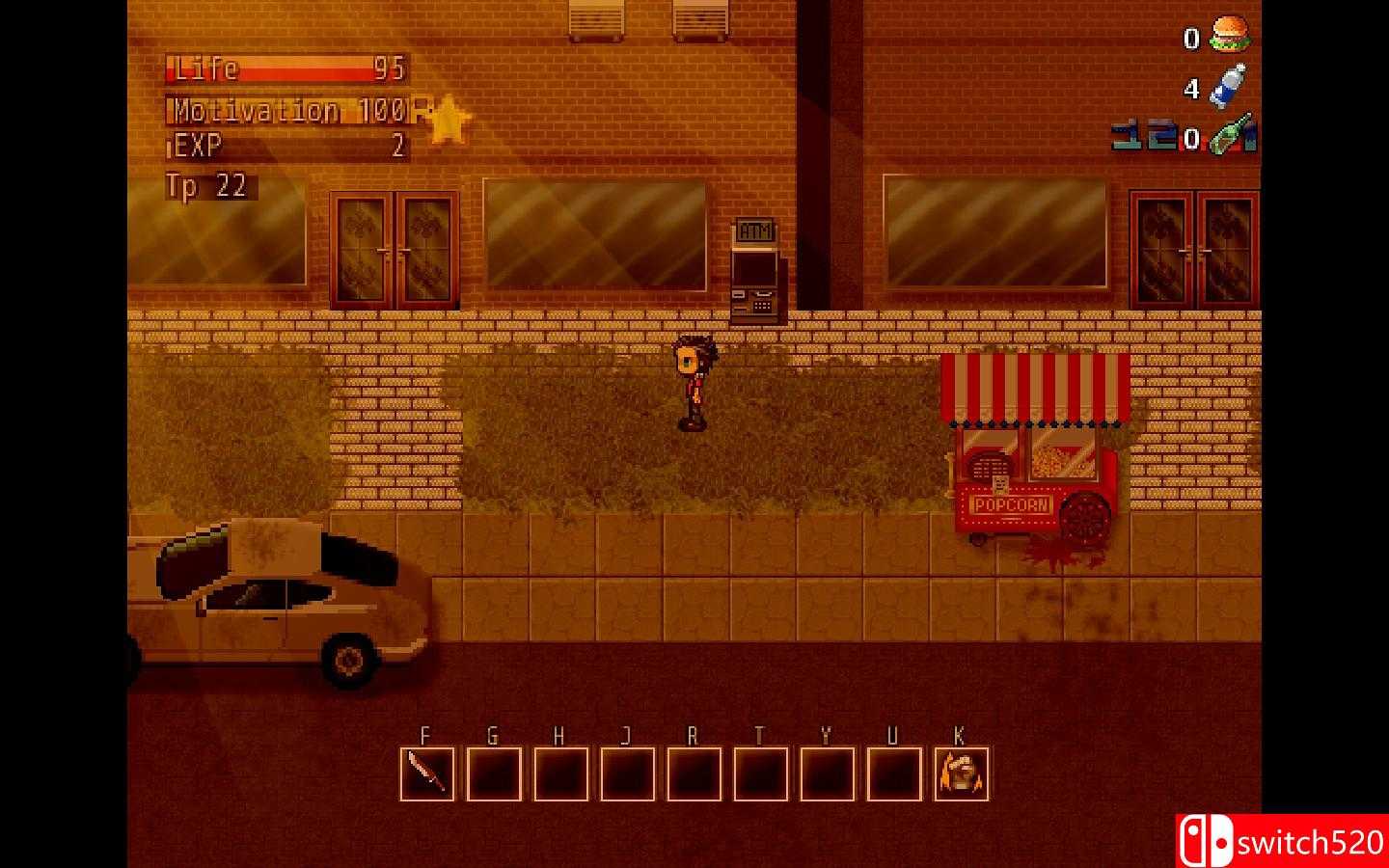Select empty hotbar slot G
Image resolution: width=1389 pixels, height=868 pixels.
[x=493, y=773]
